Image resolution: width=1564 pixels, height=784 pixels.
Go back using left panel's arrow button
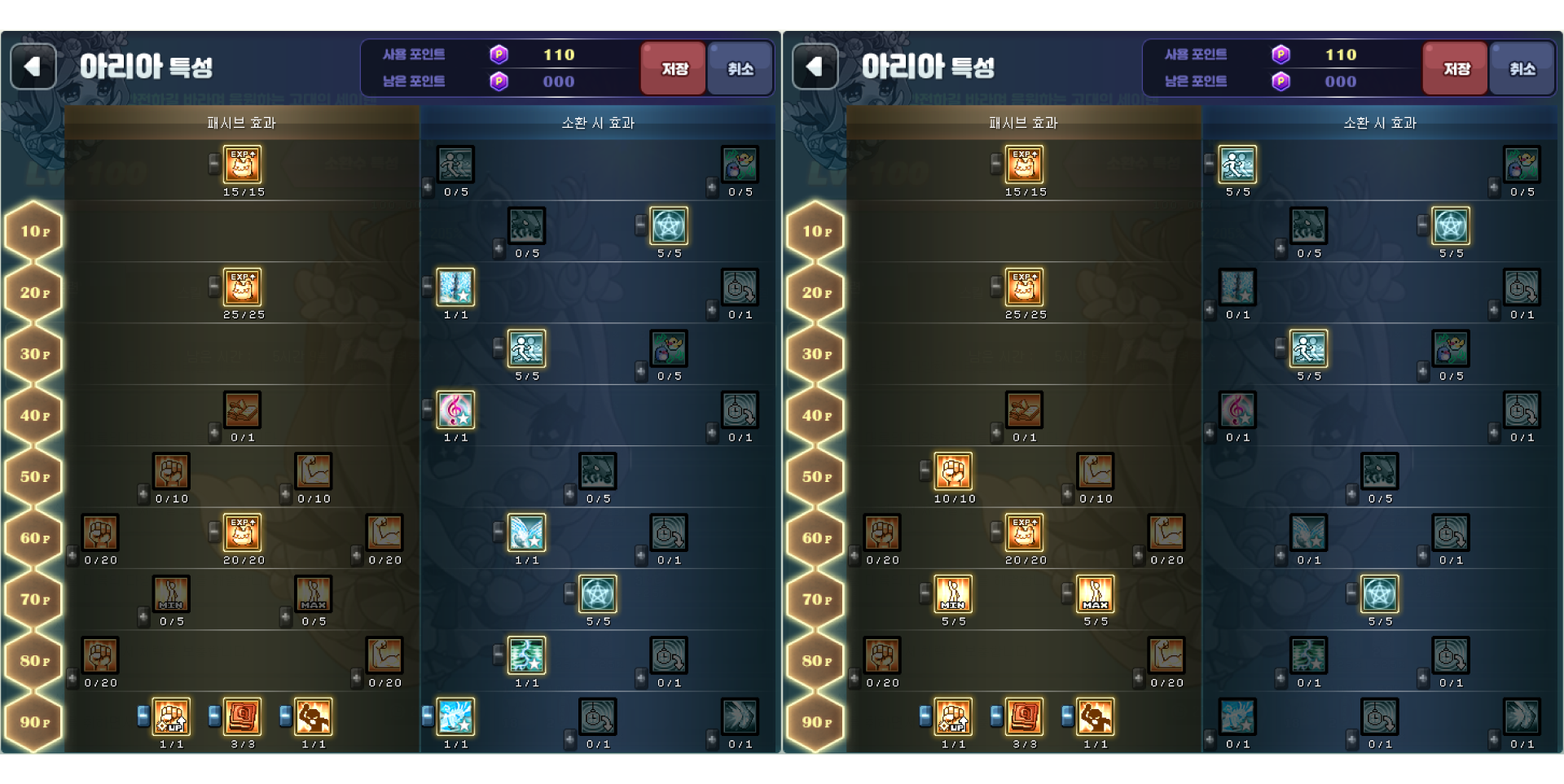click(33, 67)
